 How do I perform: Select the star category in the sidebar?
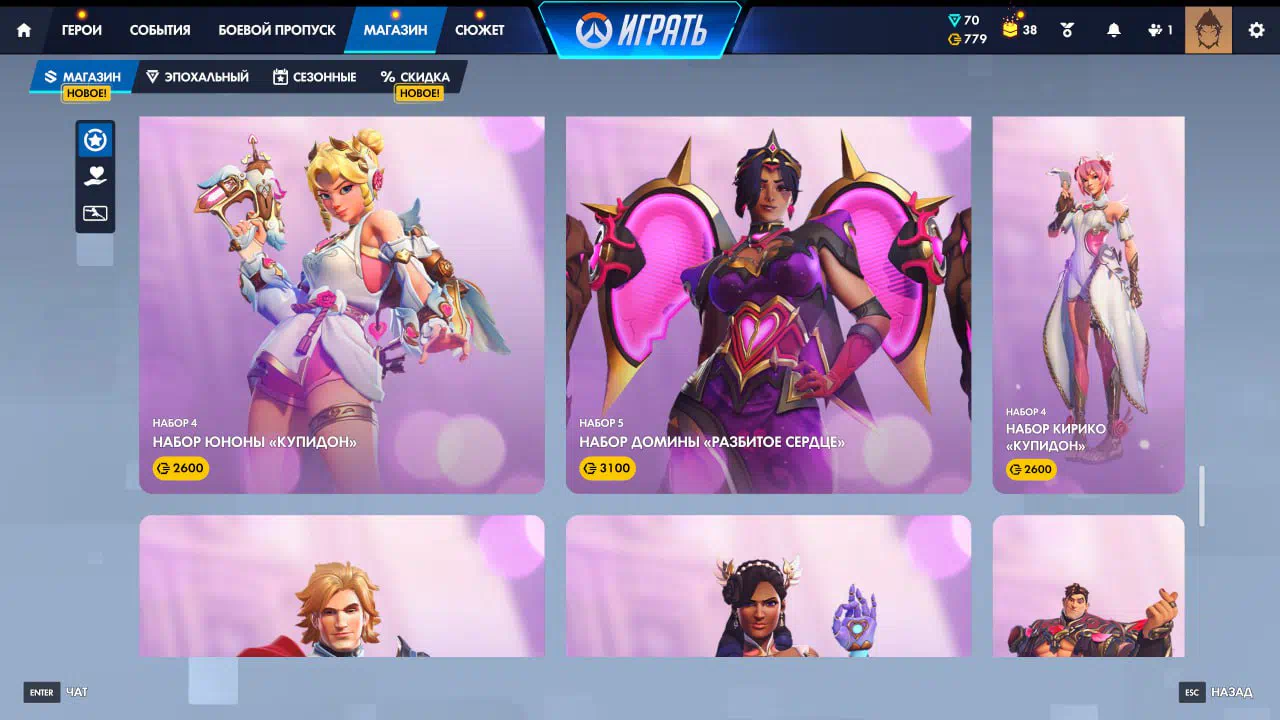pos(95,140)
